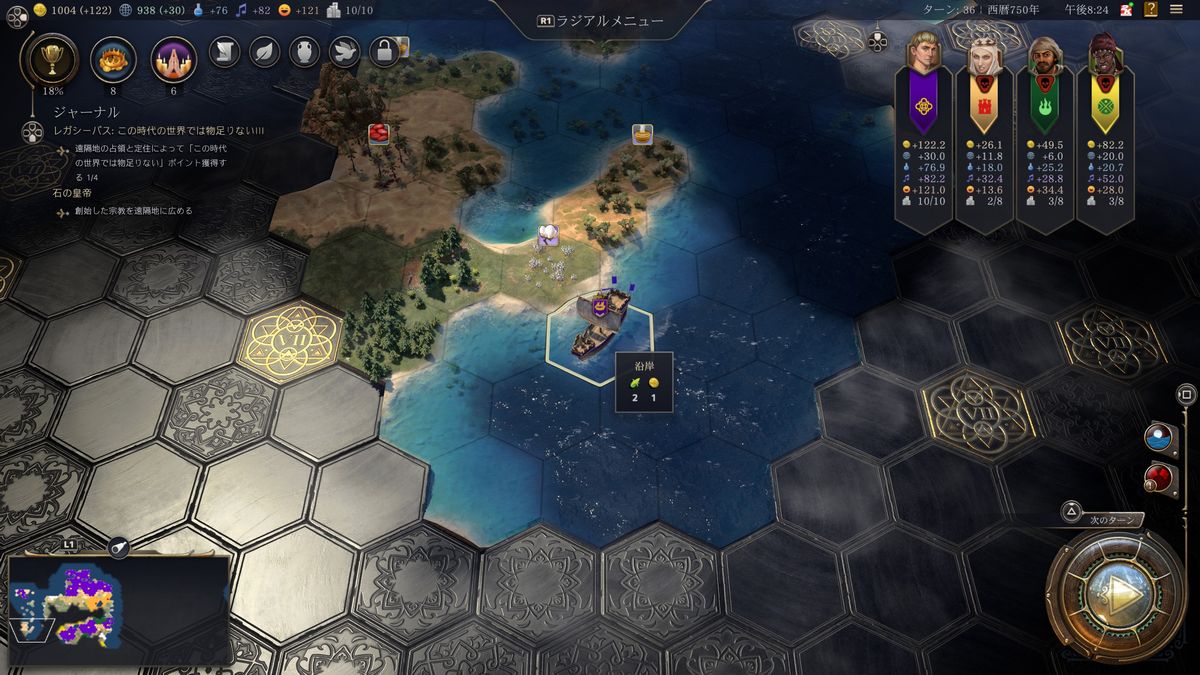Open the help question-mark book
The height and width of the screenshot is (675, 1200).
click(x=1151, y=9)
